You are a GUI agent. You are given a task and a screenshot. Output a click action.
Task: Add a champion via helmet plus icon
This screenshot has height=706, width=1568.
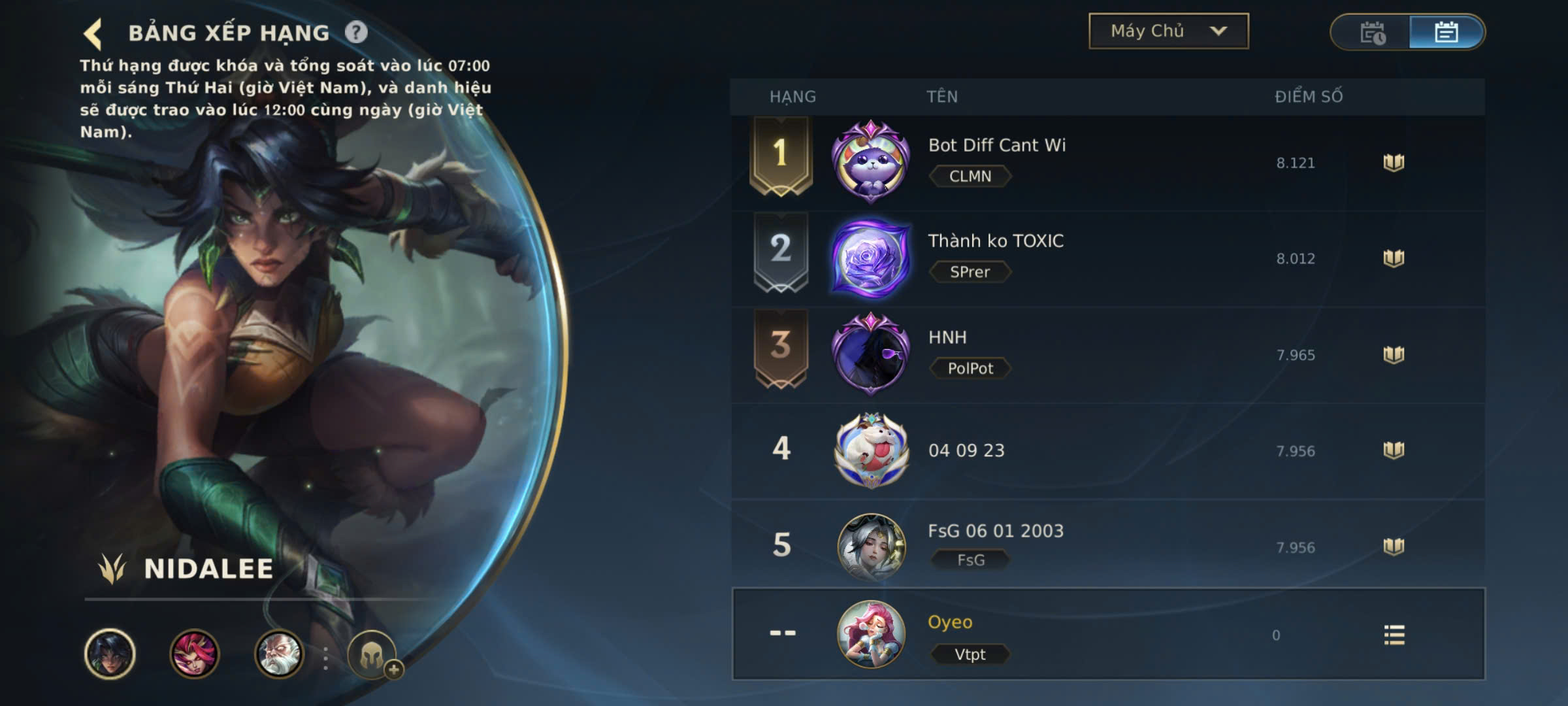pyautogui.click(x=372, y=654)
